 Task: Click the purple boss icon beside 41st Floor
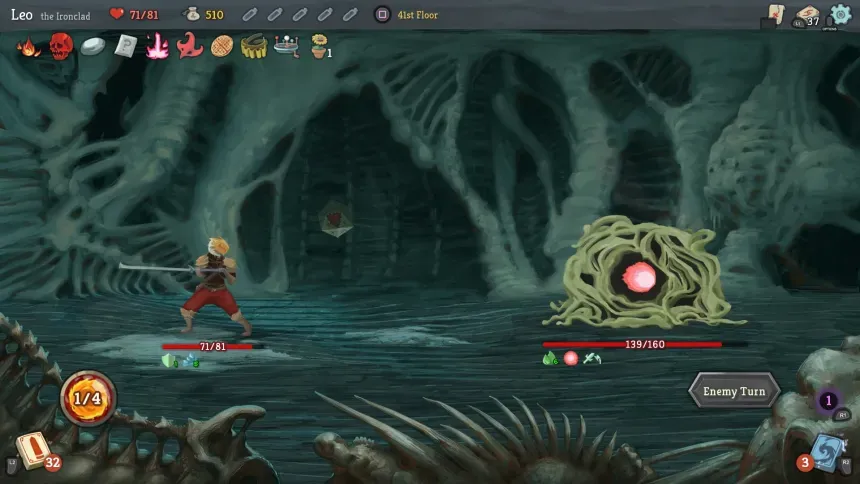click(x=381, y=14)
